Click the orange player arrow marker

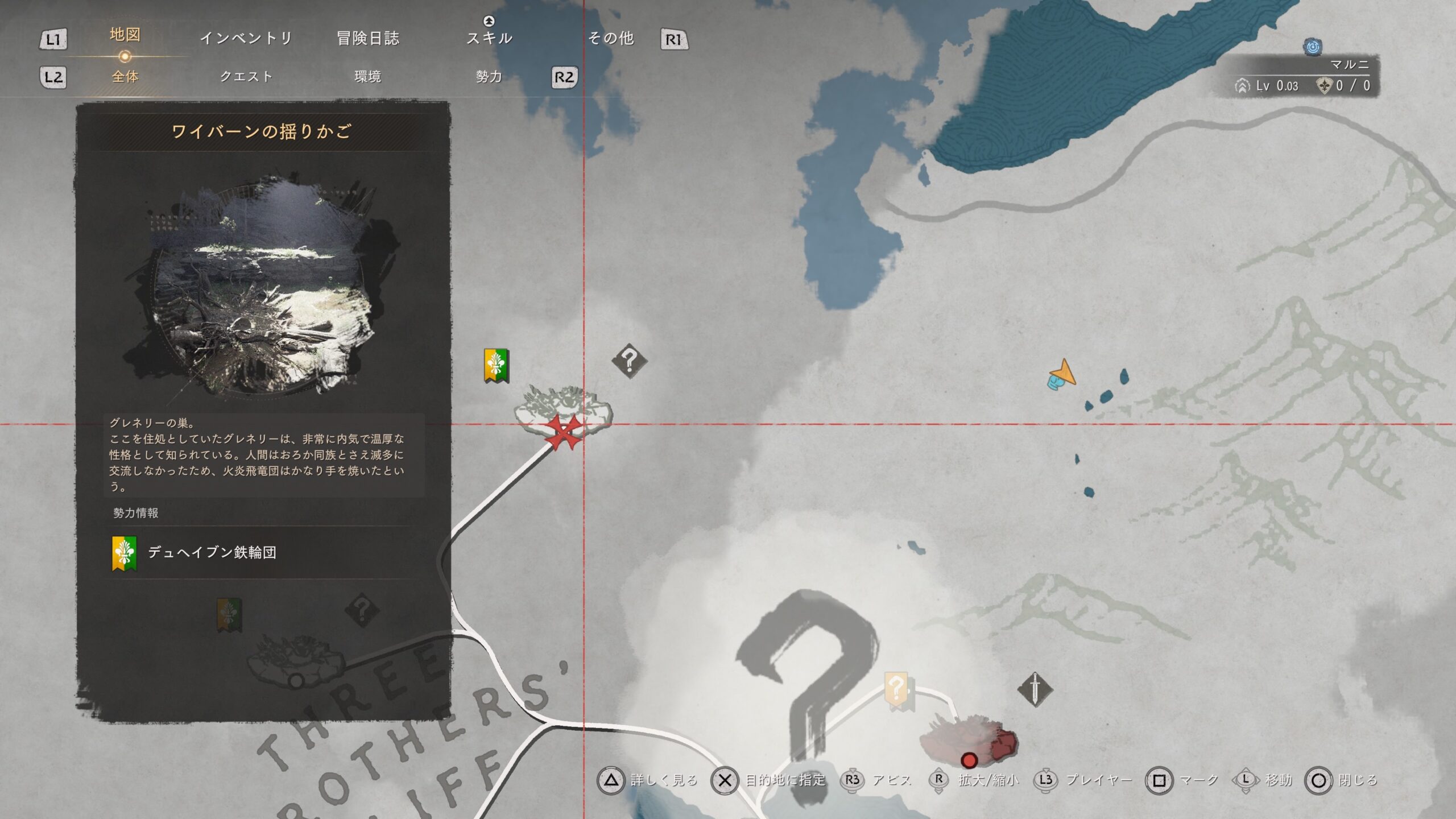point(1062,374)
